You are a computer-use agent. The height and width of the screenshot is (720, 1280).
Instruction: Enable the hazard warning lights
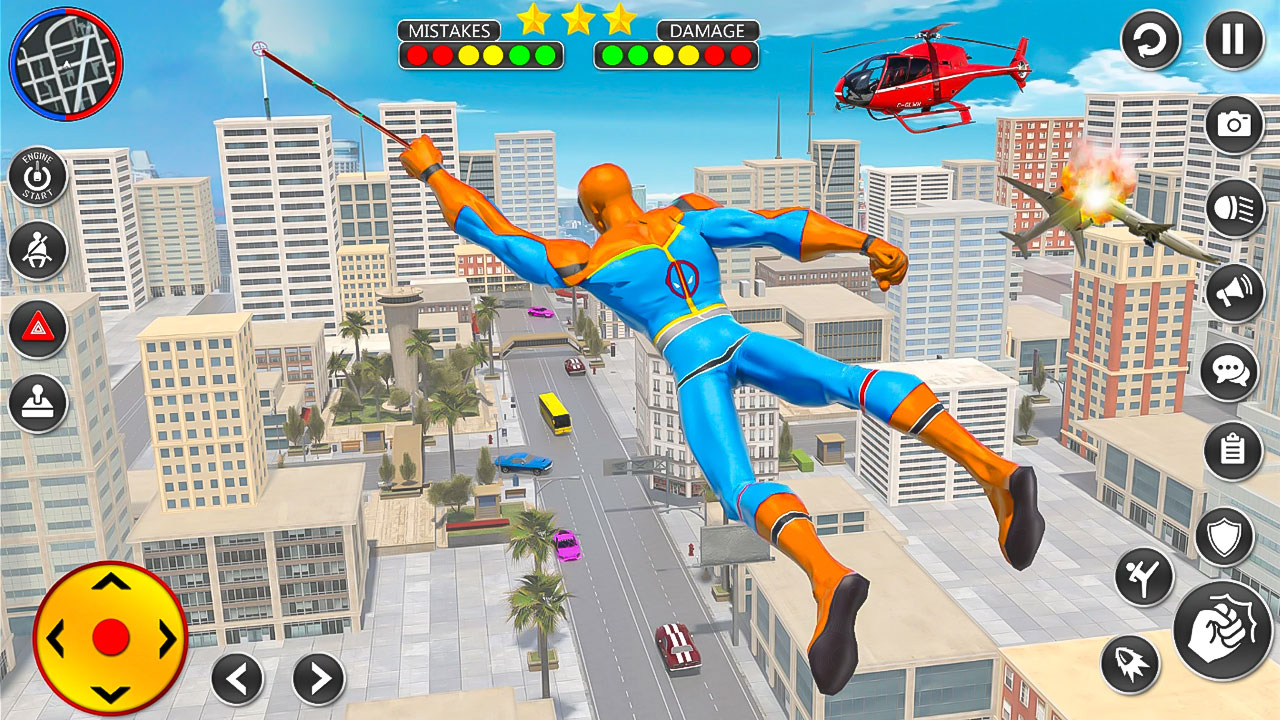(37, 326)
